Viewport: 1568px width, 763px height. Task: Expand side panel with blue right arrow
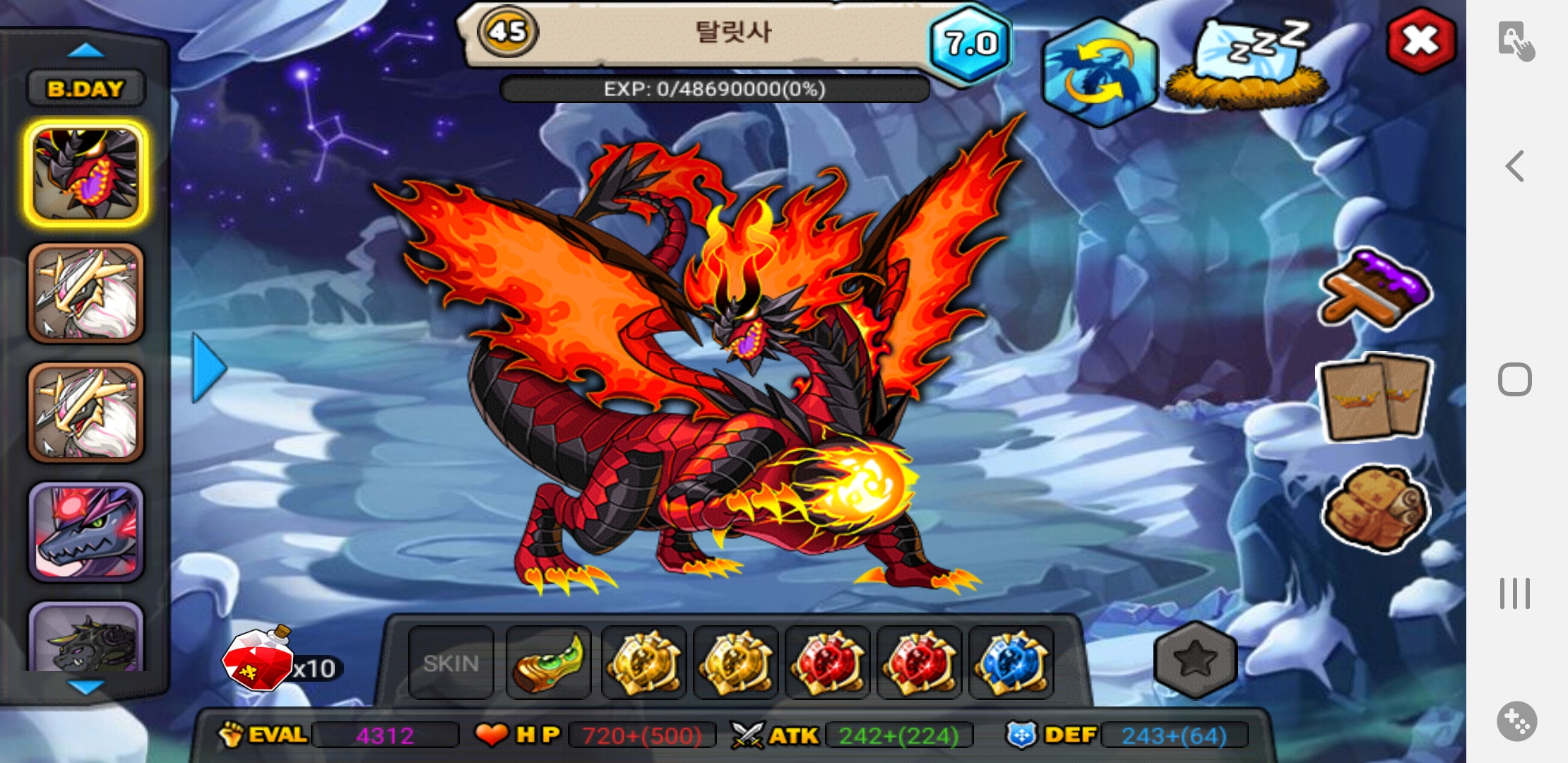tap(208, 368)
